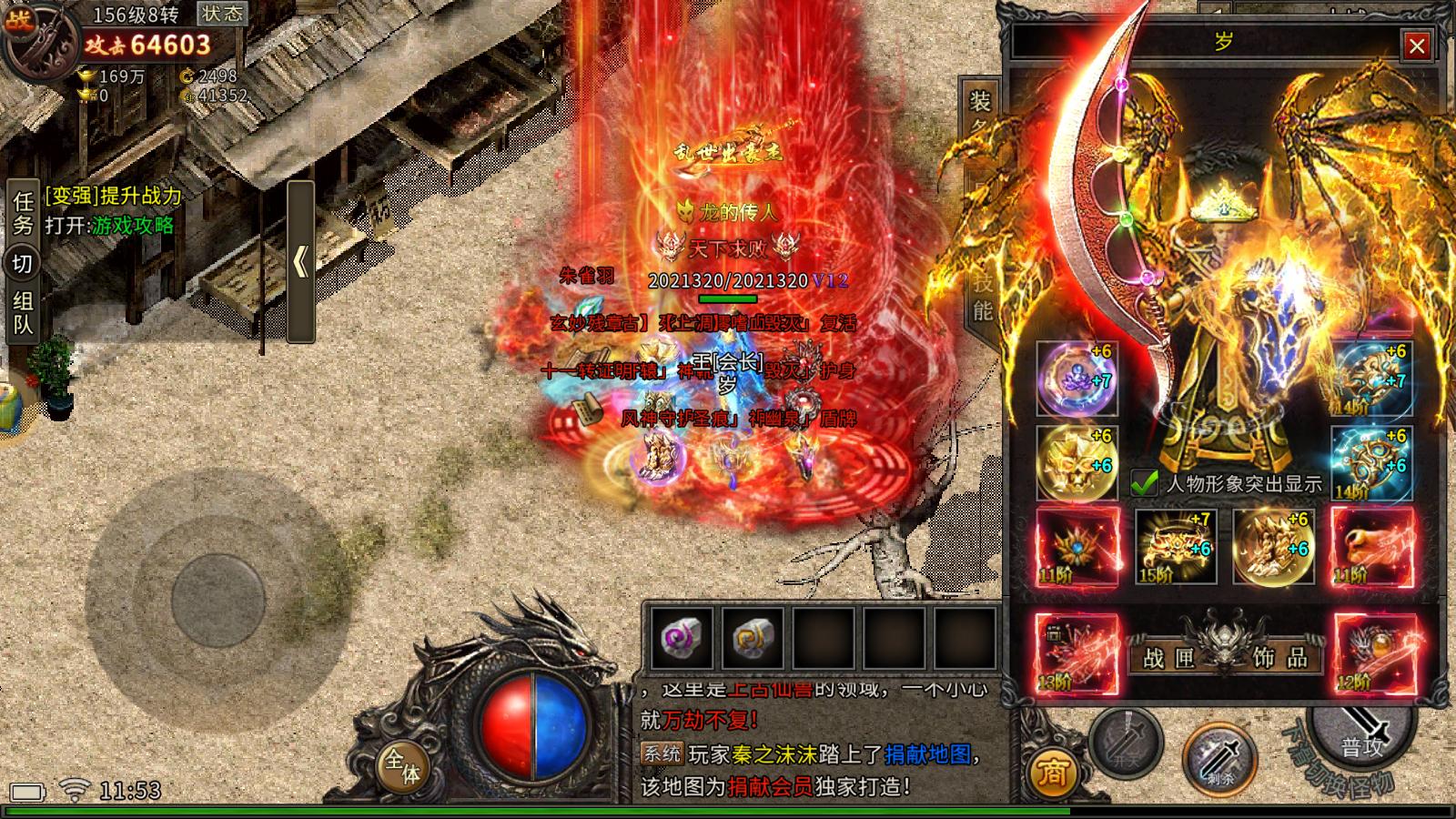Screen dimensions: 1456x819
Task: Activate the 刺杀 sword skill
Action: point(1219,759)
